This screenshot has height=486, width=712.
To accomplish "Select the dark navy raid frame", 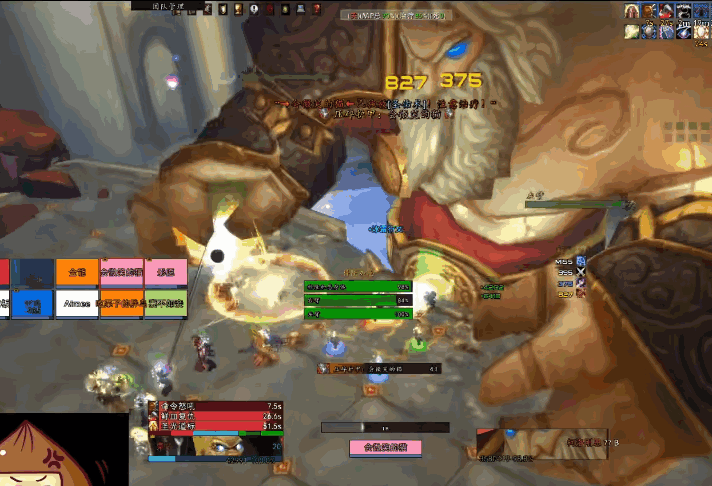I will click(x=33, y=272).
